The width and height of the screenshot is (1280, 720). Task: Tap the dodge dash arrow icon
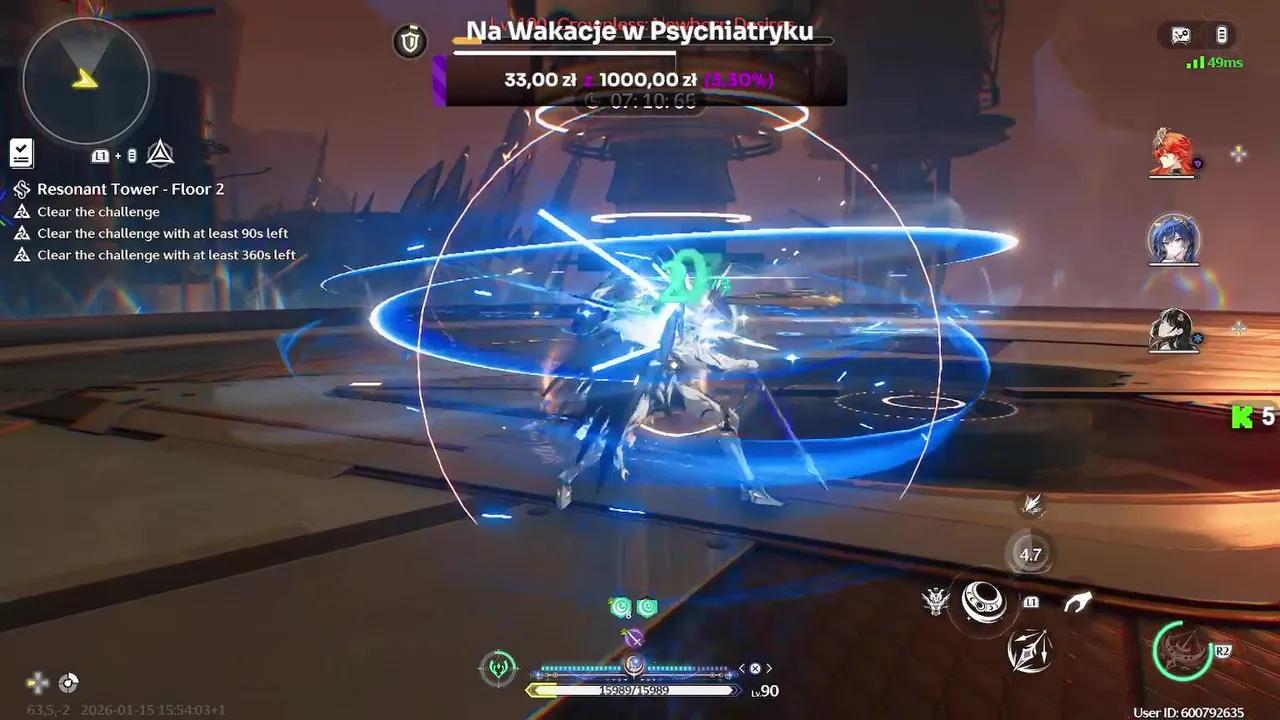1077,602
